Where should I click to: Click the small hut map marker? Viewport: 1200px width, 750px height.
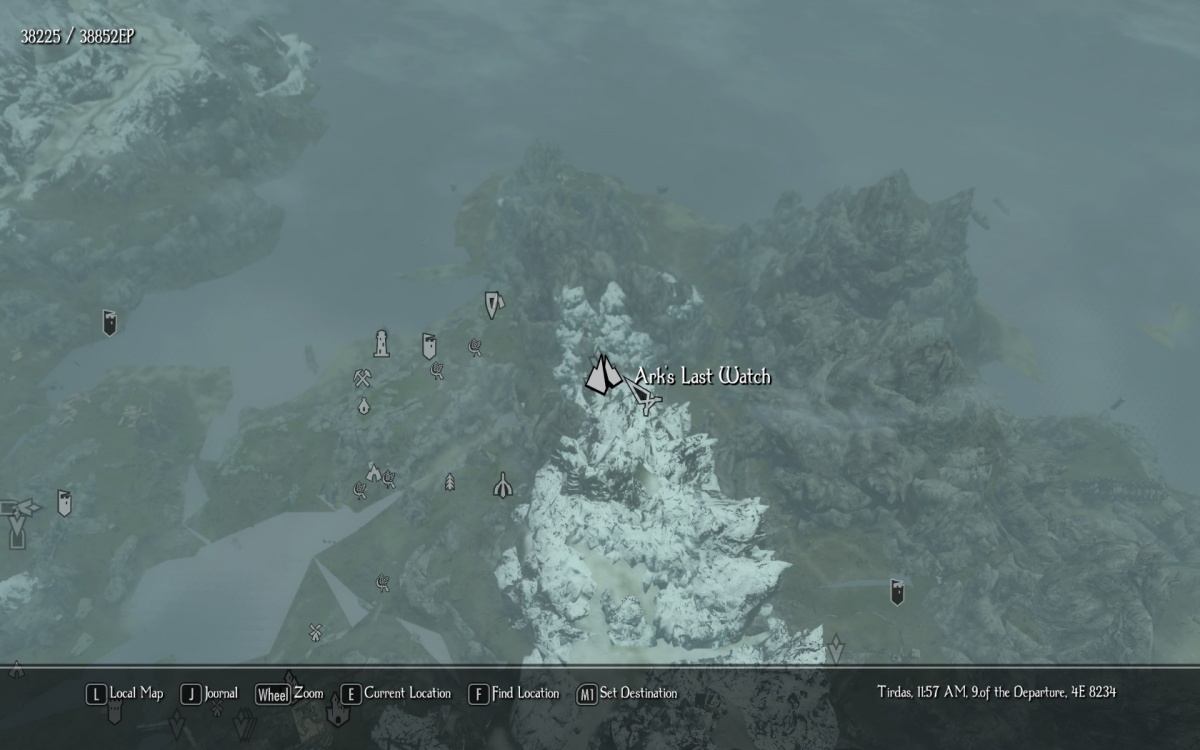(364, 406)
